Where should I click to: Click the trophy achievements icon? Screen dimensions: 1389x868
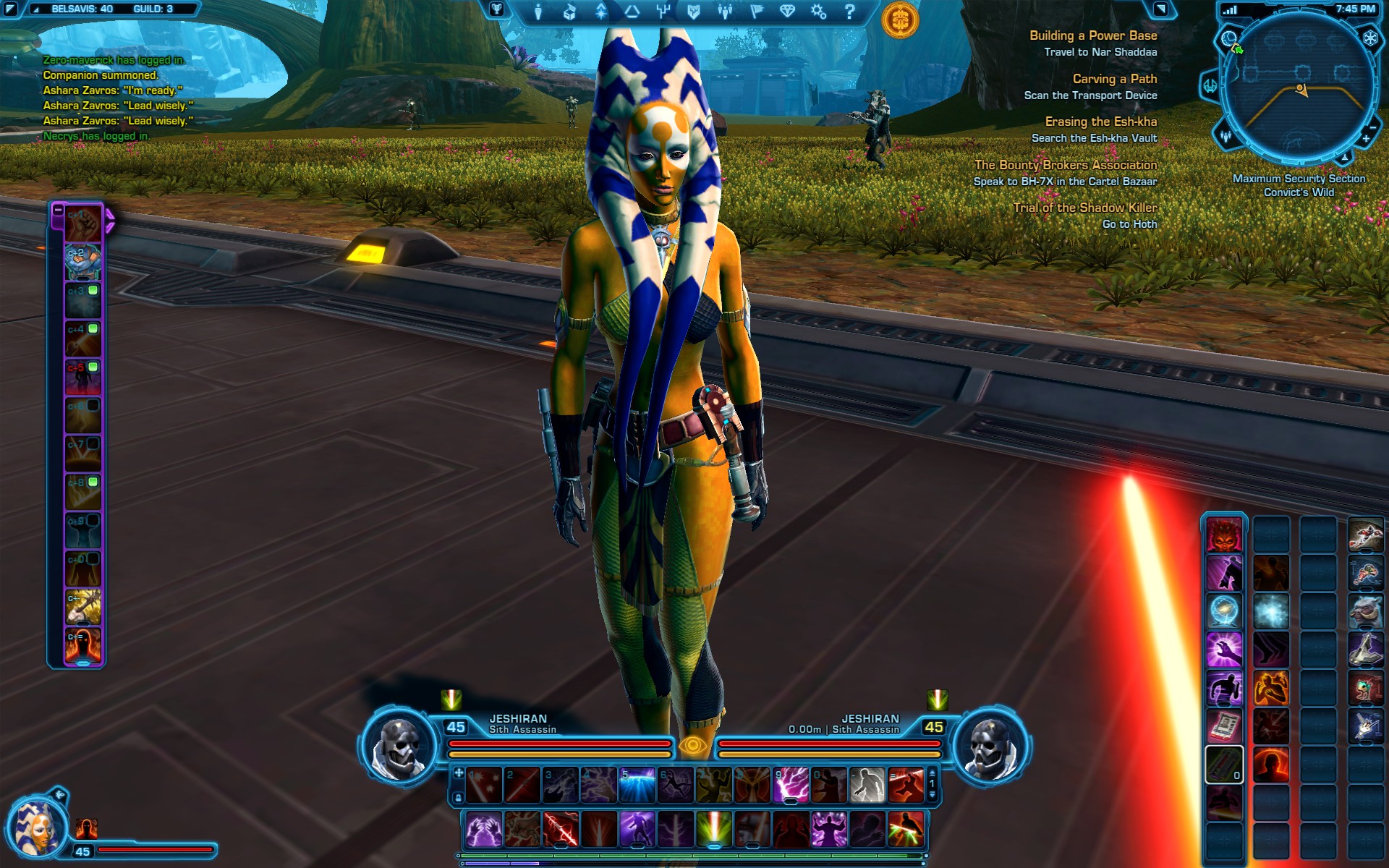point(496,9)
